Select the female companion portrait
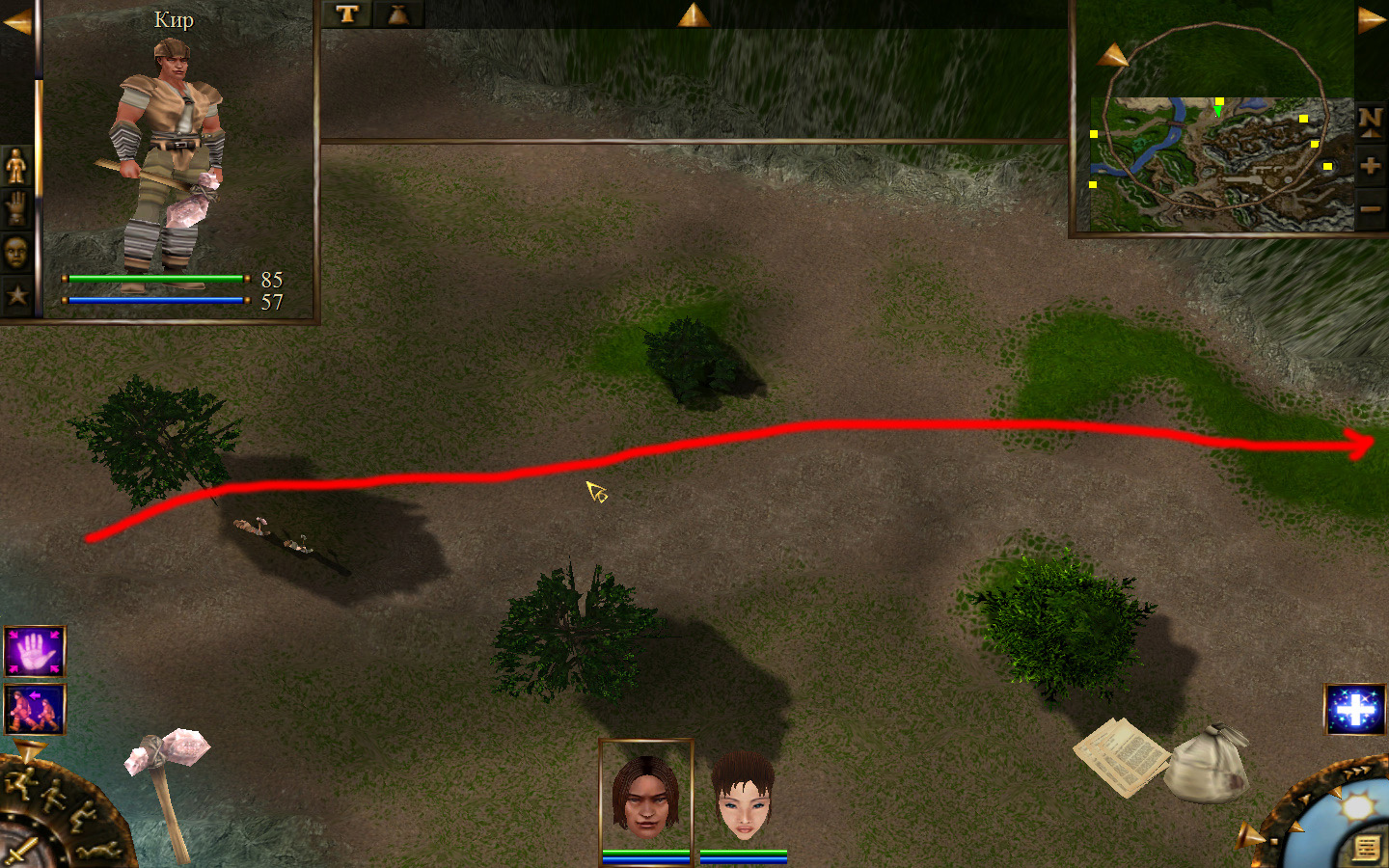Screen dimensions: 1389x868 point(743,798)
